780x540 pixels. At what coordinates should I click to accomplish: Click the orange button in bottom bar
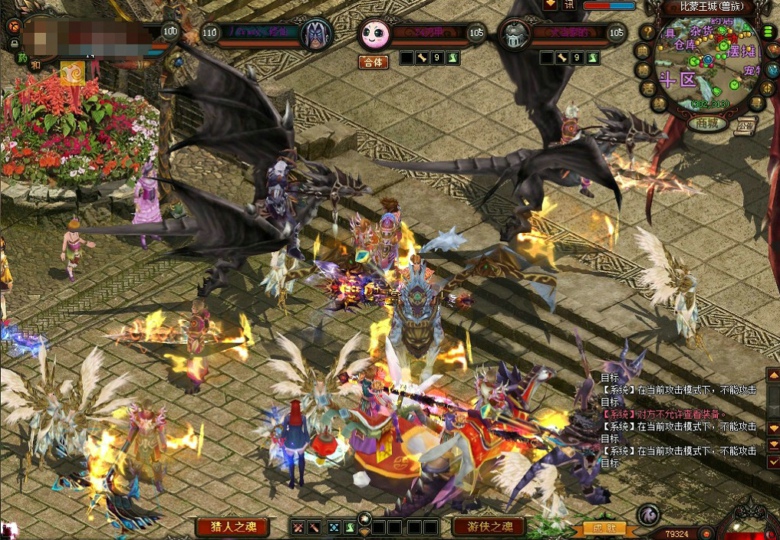(604, 528)
